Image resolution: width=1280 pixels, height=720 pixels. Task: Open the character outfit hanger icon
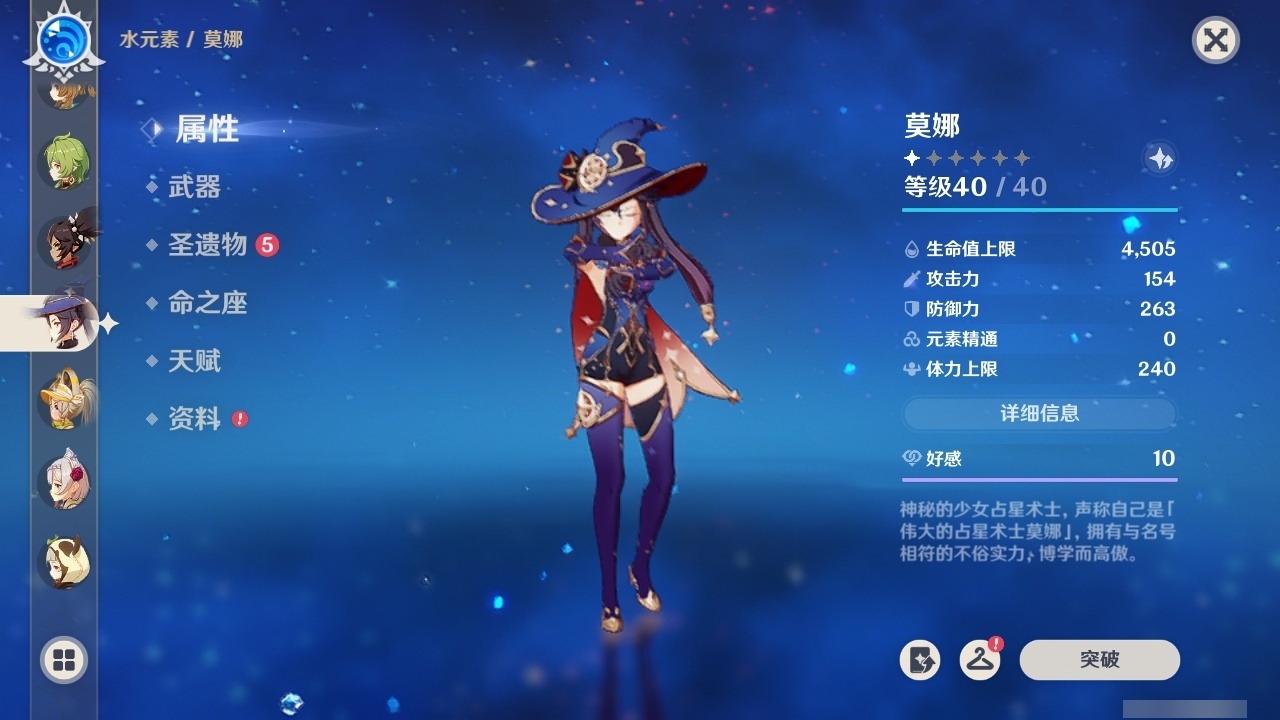point(981,660)
